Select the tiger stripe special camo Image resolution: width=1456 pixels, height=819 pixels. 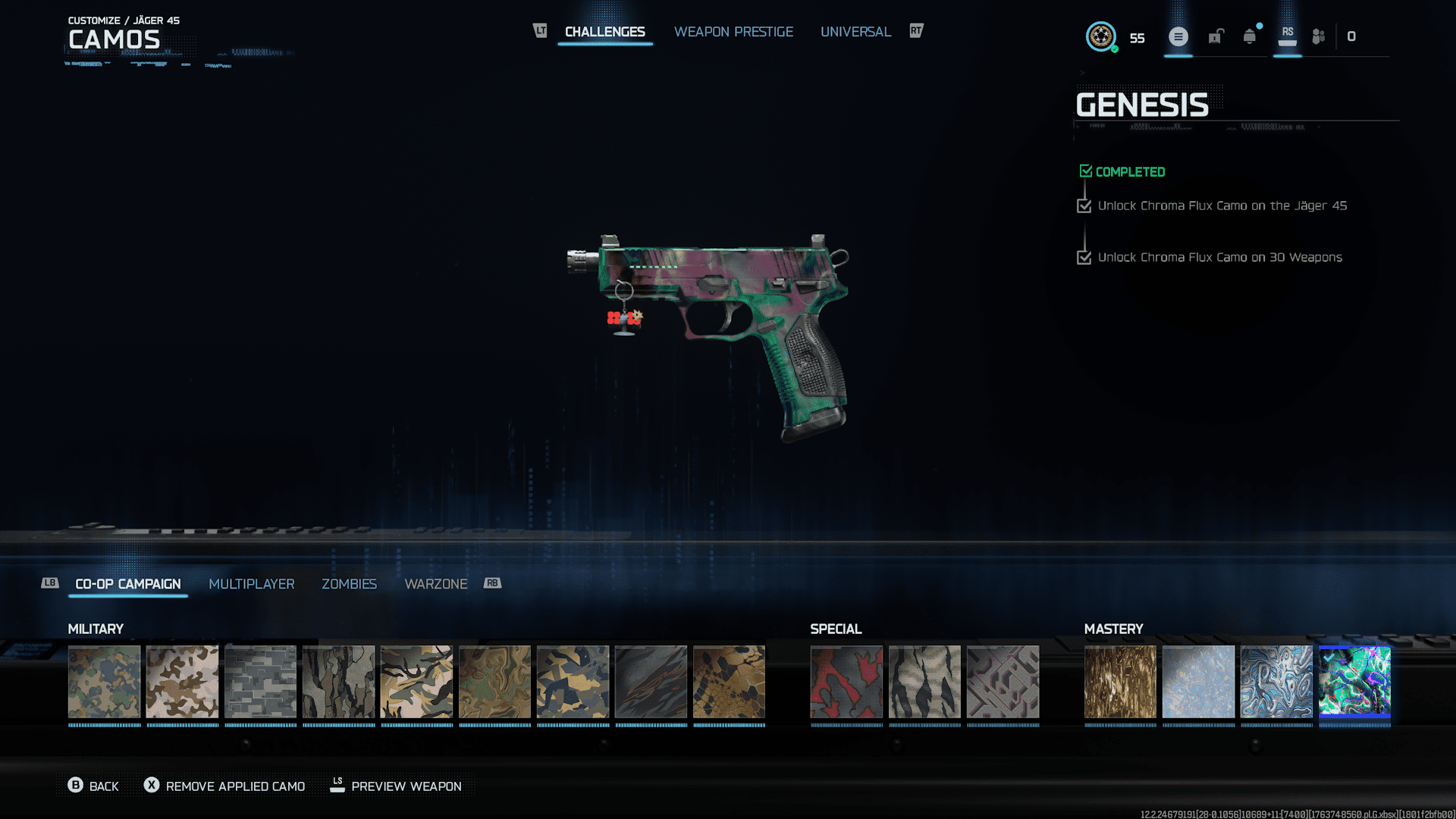(x=924, y=681)
